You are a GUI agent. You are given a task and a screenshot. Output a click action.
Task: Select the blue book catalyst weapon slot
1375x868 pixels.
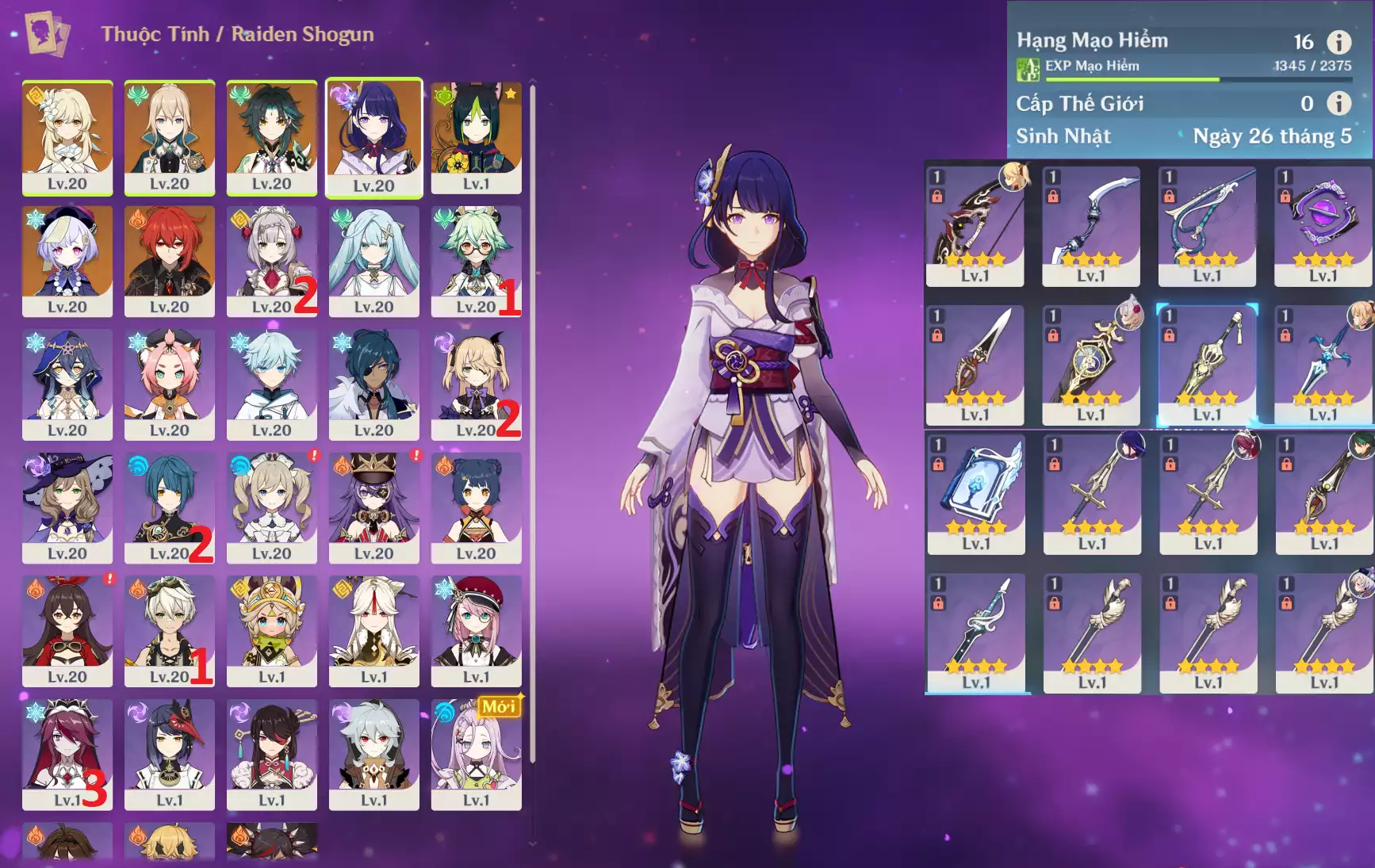pos(975,493)
